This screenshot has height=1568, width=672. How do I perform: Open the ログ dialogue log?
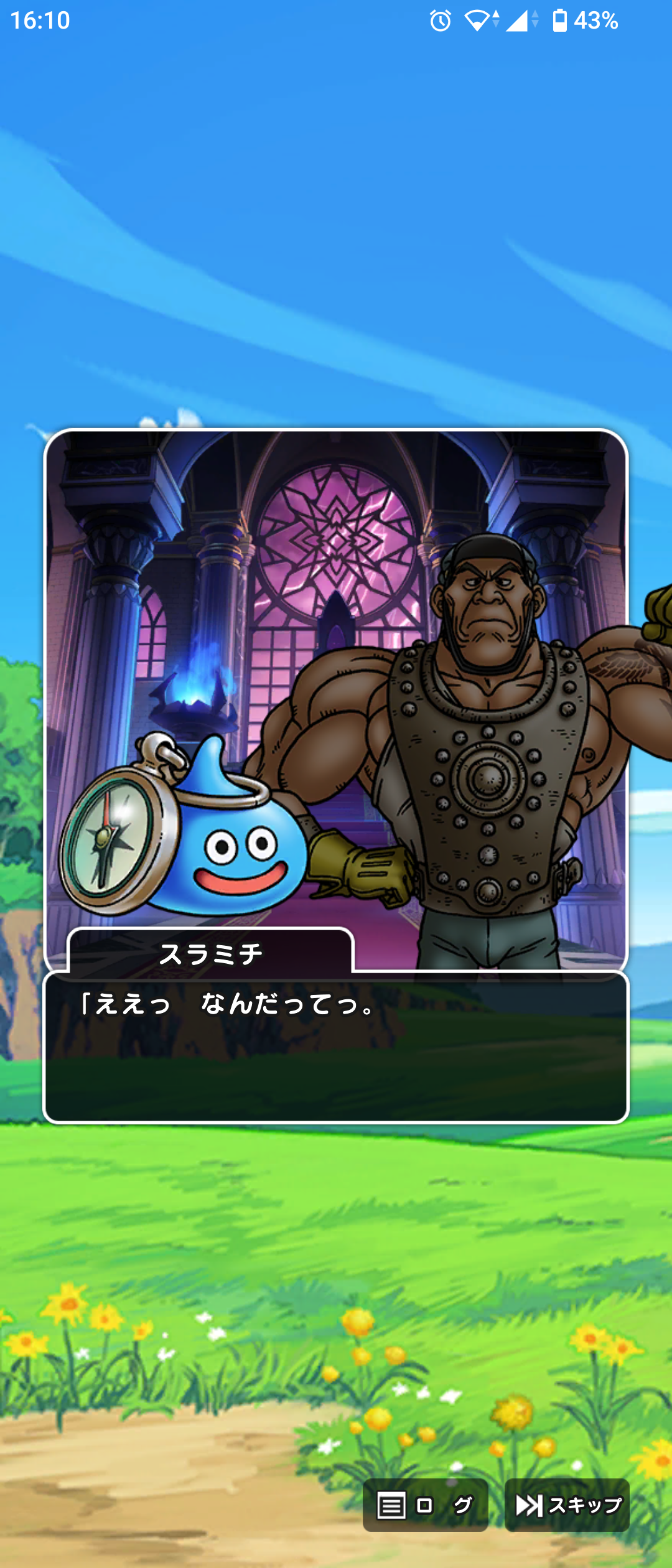pyautogui.click(x=425, y=1505)
